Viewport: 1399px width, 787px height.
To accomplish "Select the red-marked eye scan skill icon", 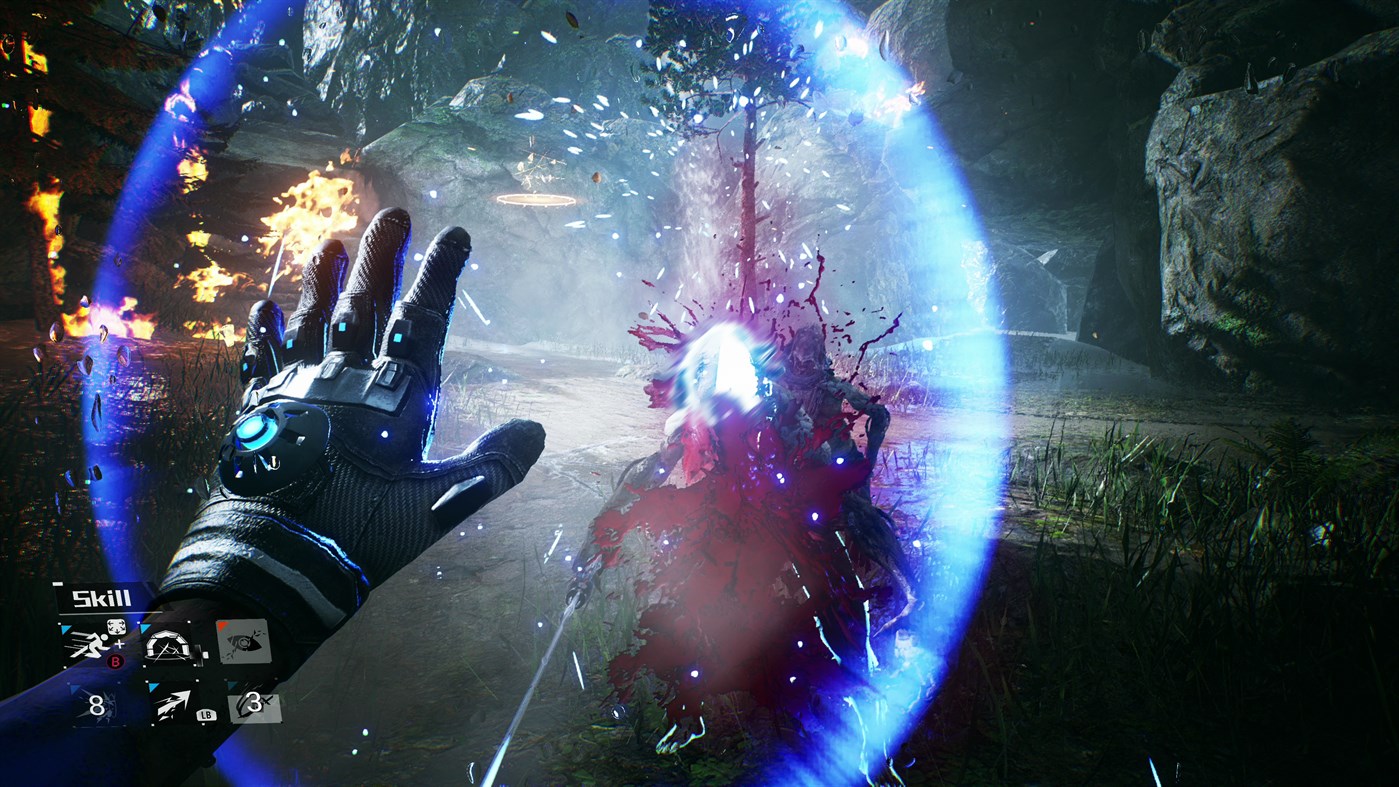I will [244, 644].
